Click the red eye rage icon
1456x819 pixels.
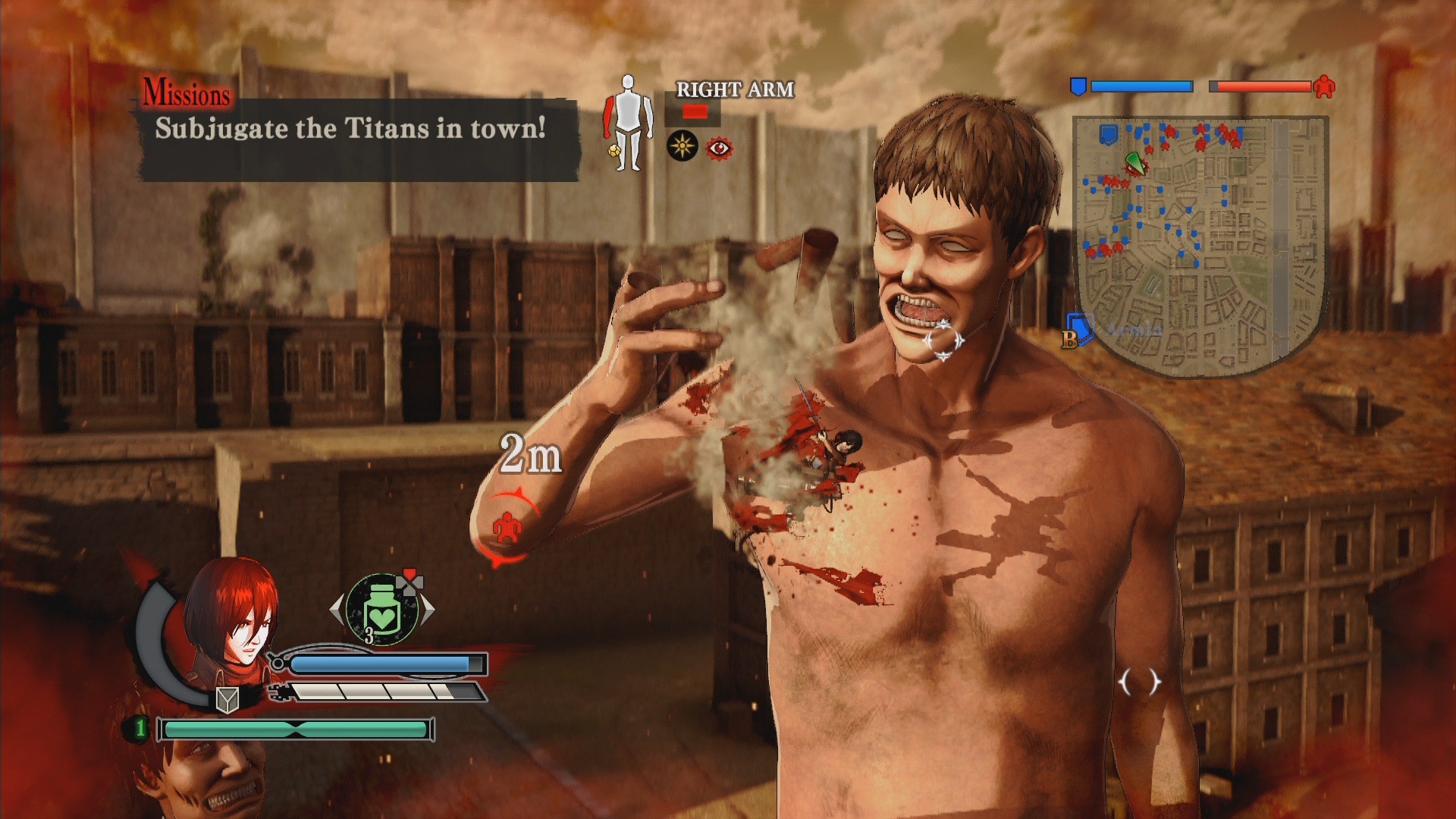pyautogui.click(x=719, y=149)
